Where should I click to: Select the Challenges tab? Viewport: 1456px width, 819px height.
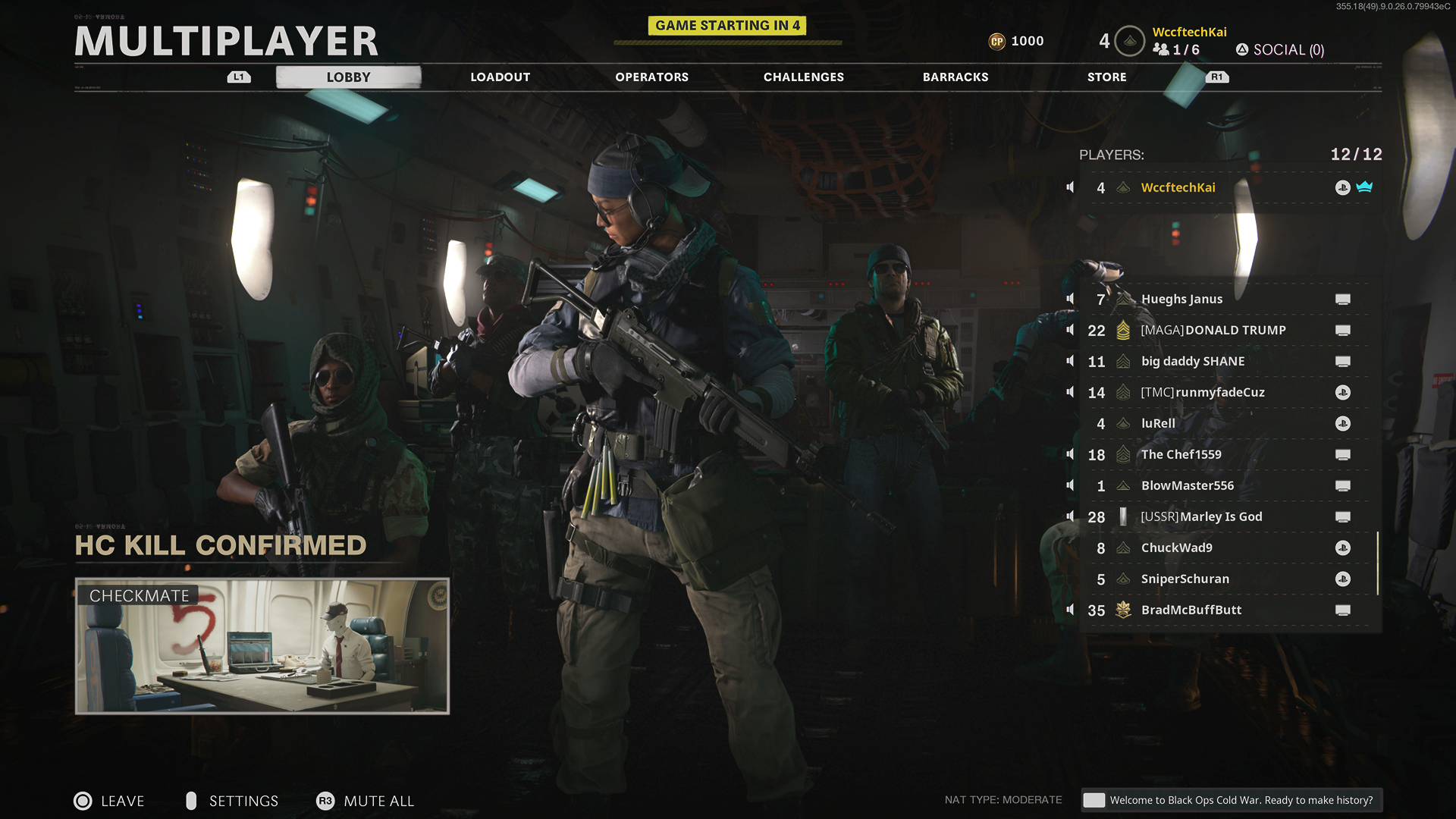pyautogui.click(x=803, y=77)
